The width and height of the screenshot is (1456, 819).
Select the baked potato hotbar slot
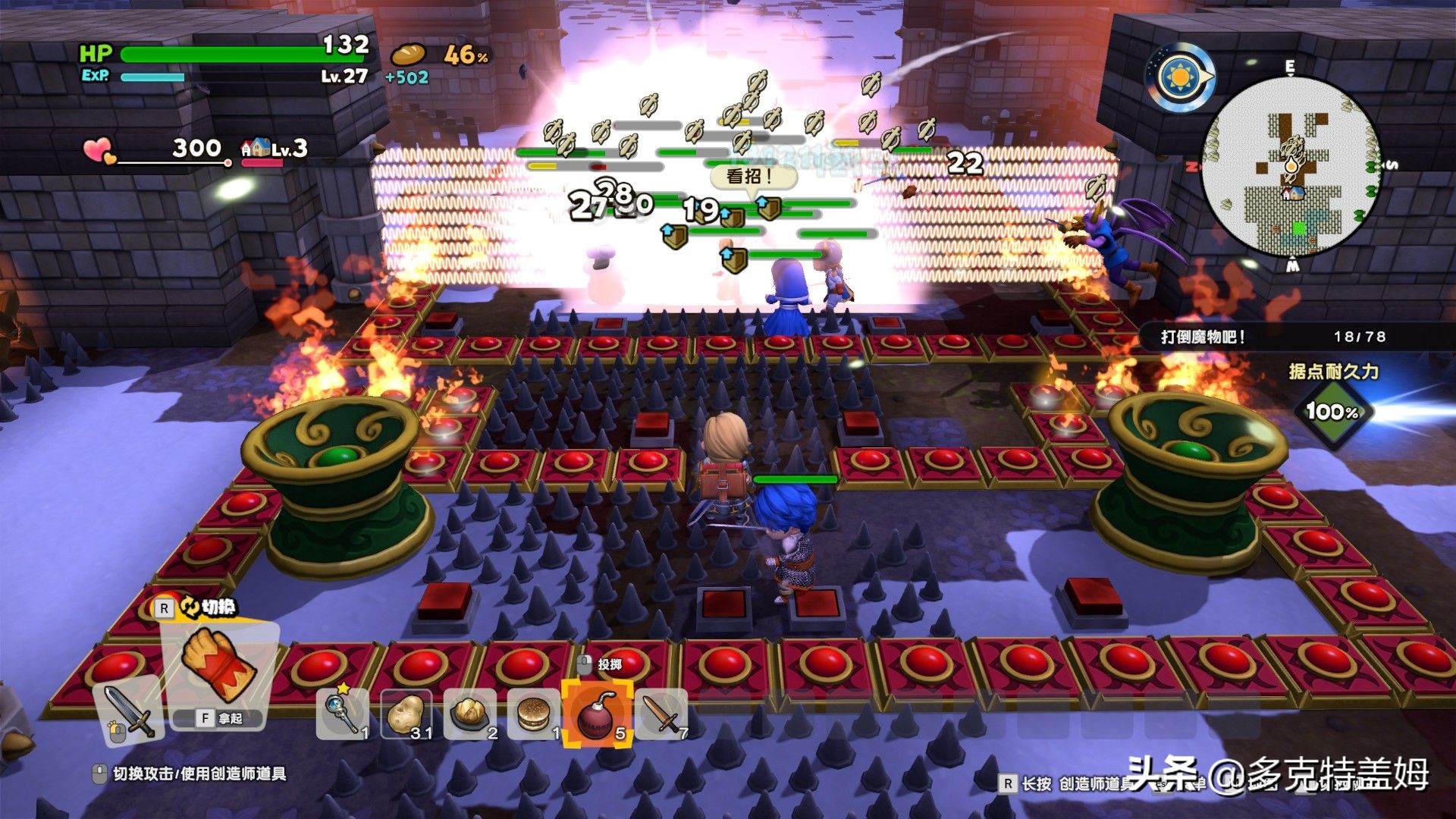(469, 714)
